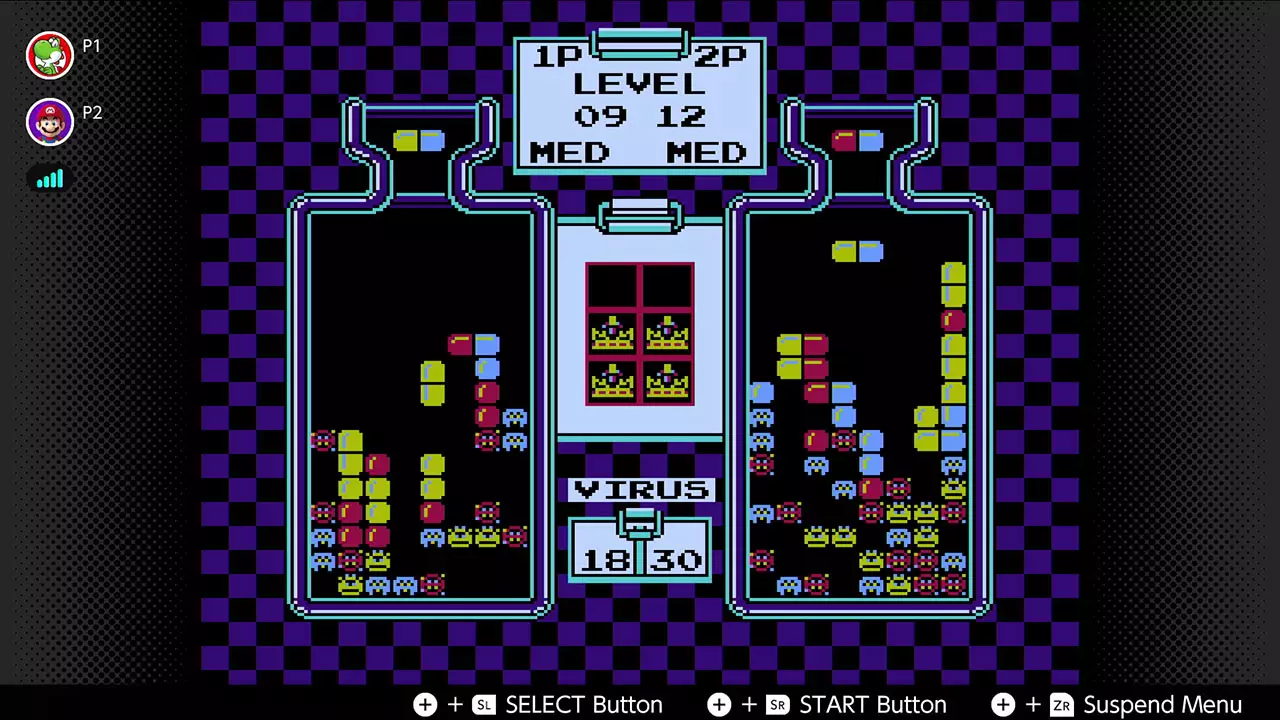Select the P1 Yoshi player avatar

pyautogui.click(x=50, y=55)
